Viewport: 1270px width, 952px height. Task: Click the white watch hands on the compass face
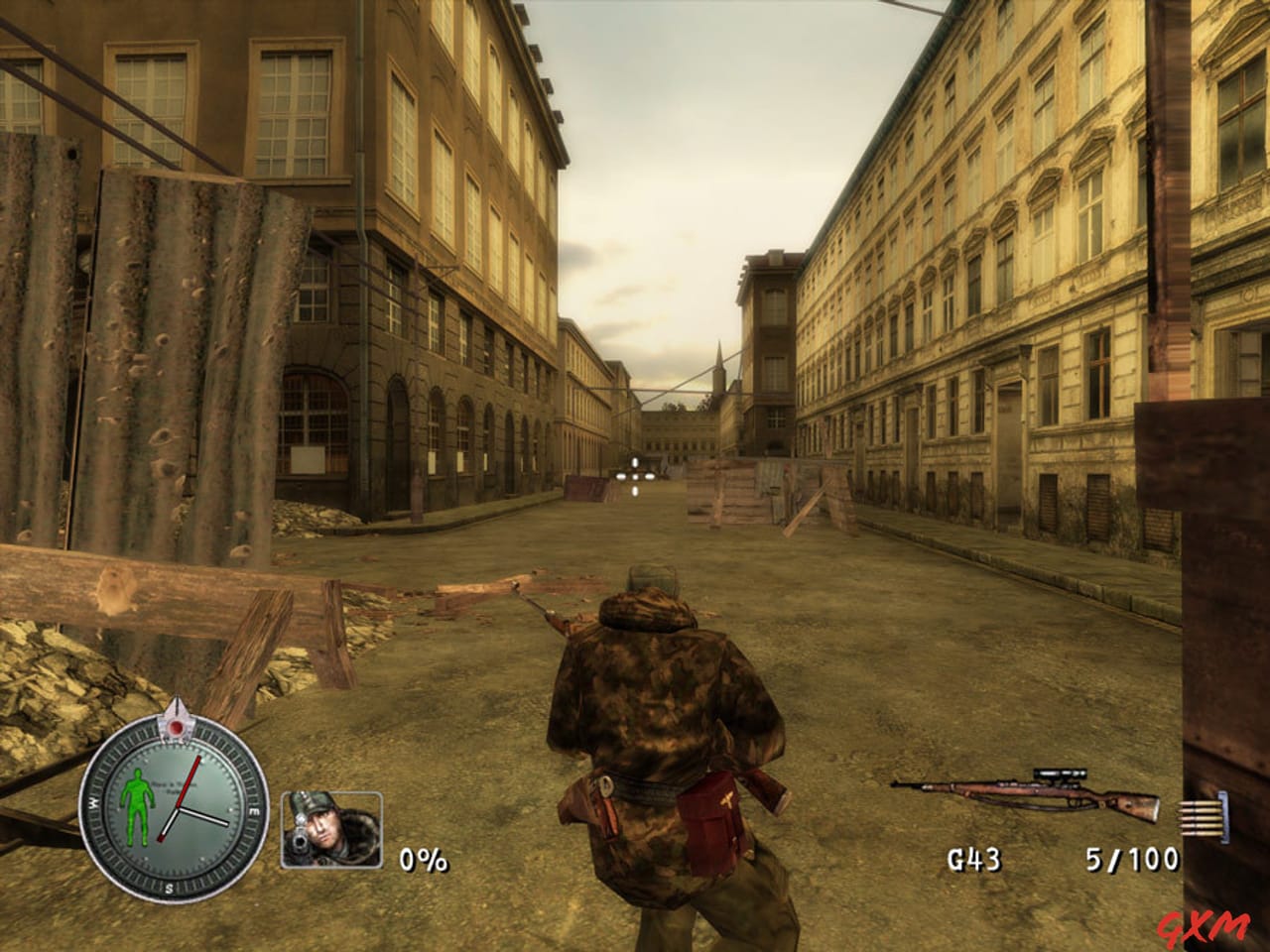tap(198, 815)
